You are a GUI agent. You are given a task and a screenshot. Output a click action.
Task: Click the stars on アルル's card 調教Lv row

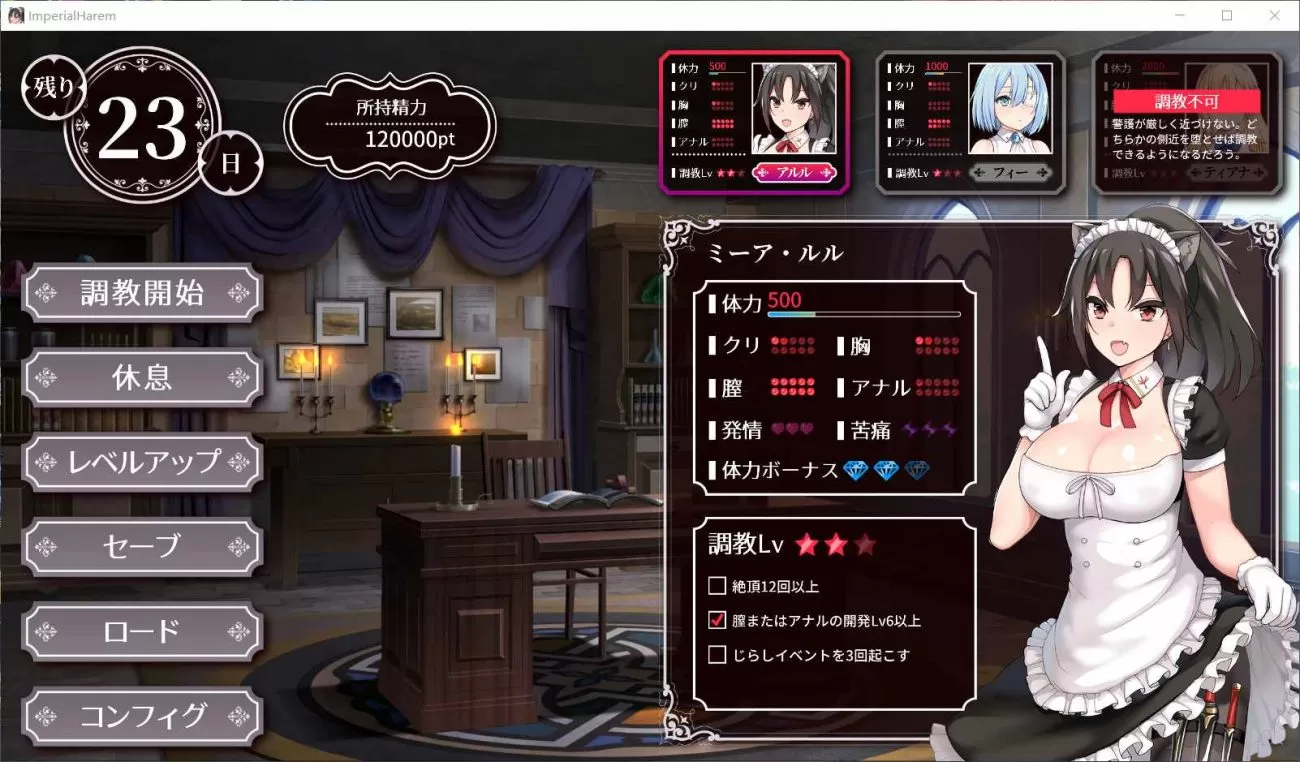tap(732, 171)
